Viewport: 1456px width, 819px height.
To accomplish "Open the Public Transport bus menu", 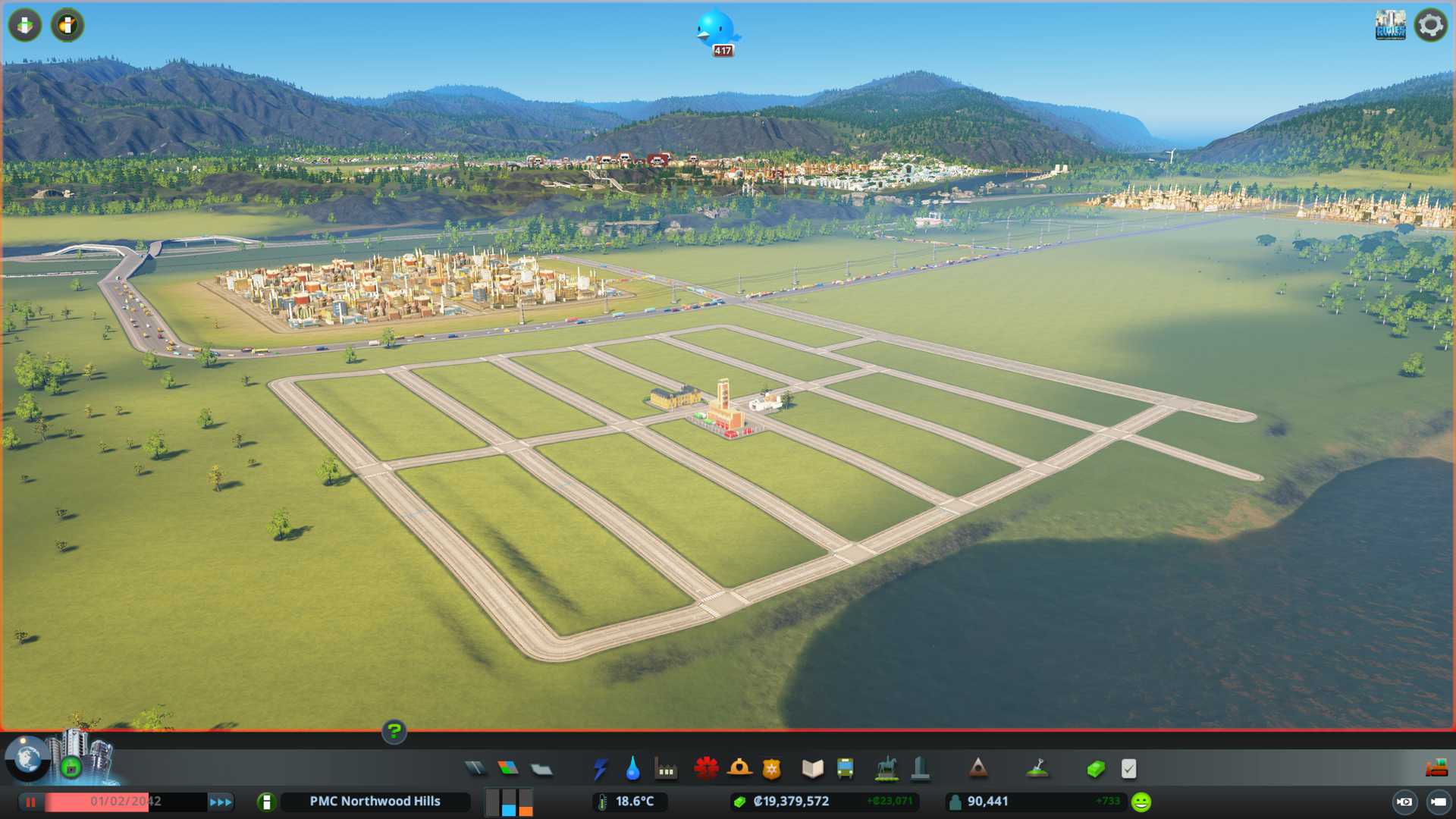I will [x=845, y=769].
